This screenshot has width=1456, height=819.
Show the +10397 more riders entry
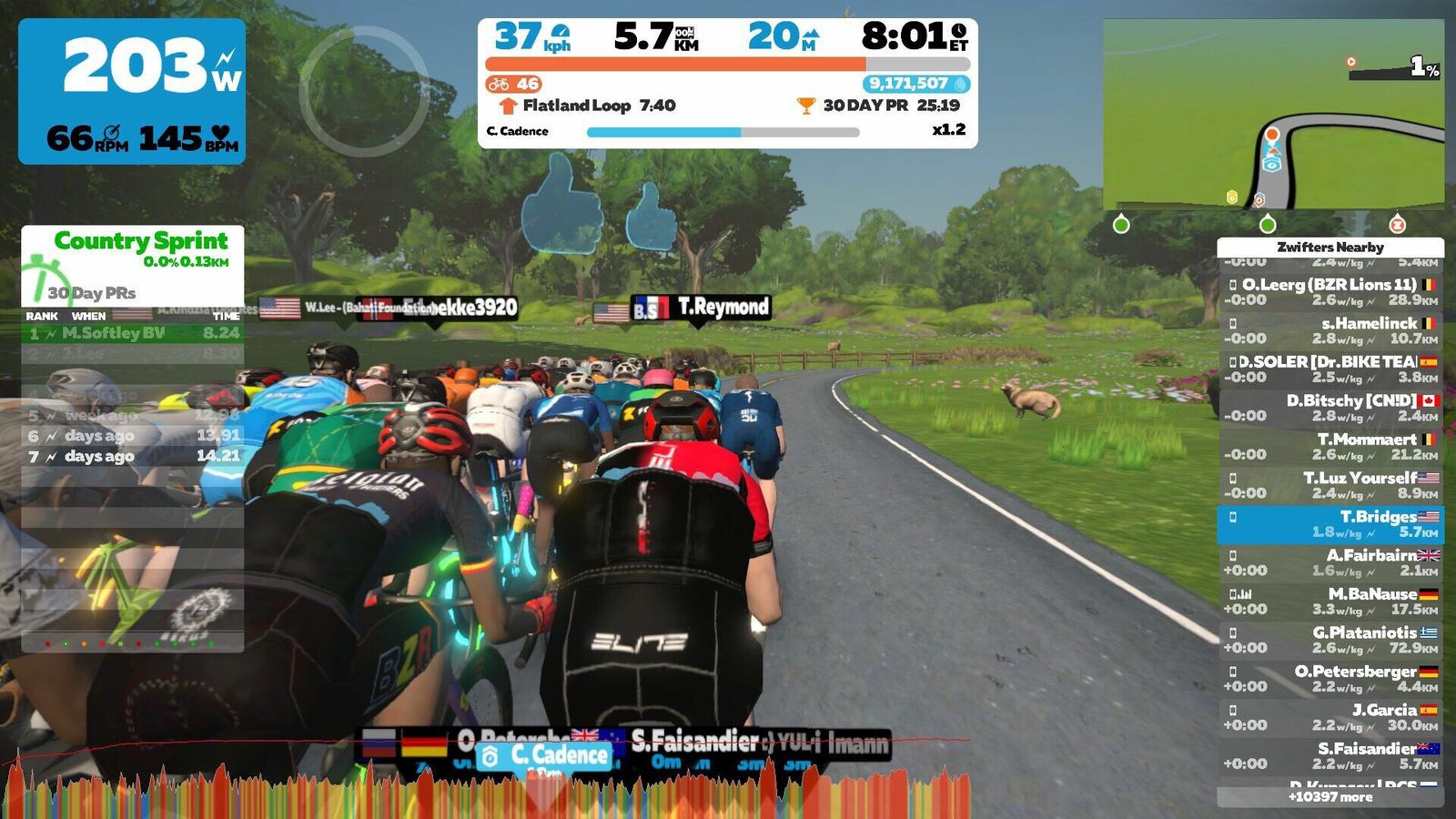point(1330,797)
